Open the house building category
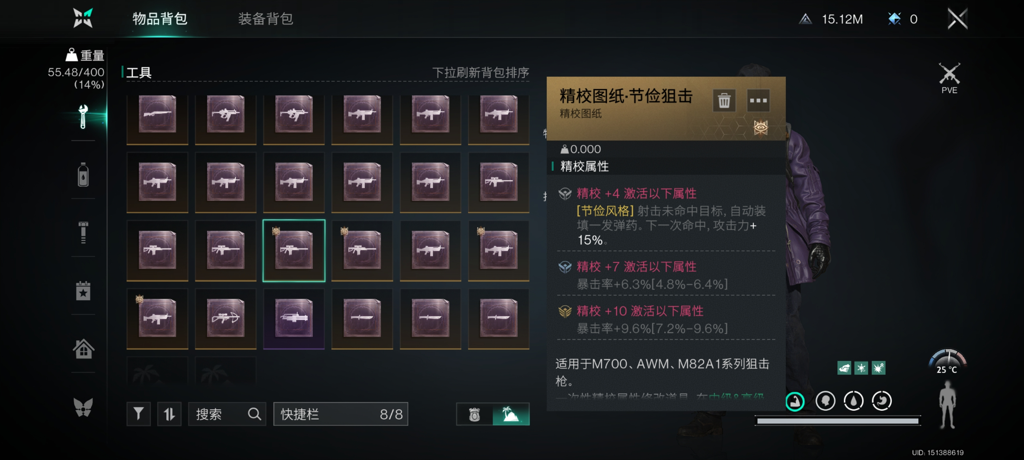 point(84,349)
